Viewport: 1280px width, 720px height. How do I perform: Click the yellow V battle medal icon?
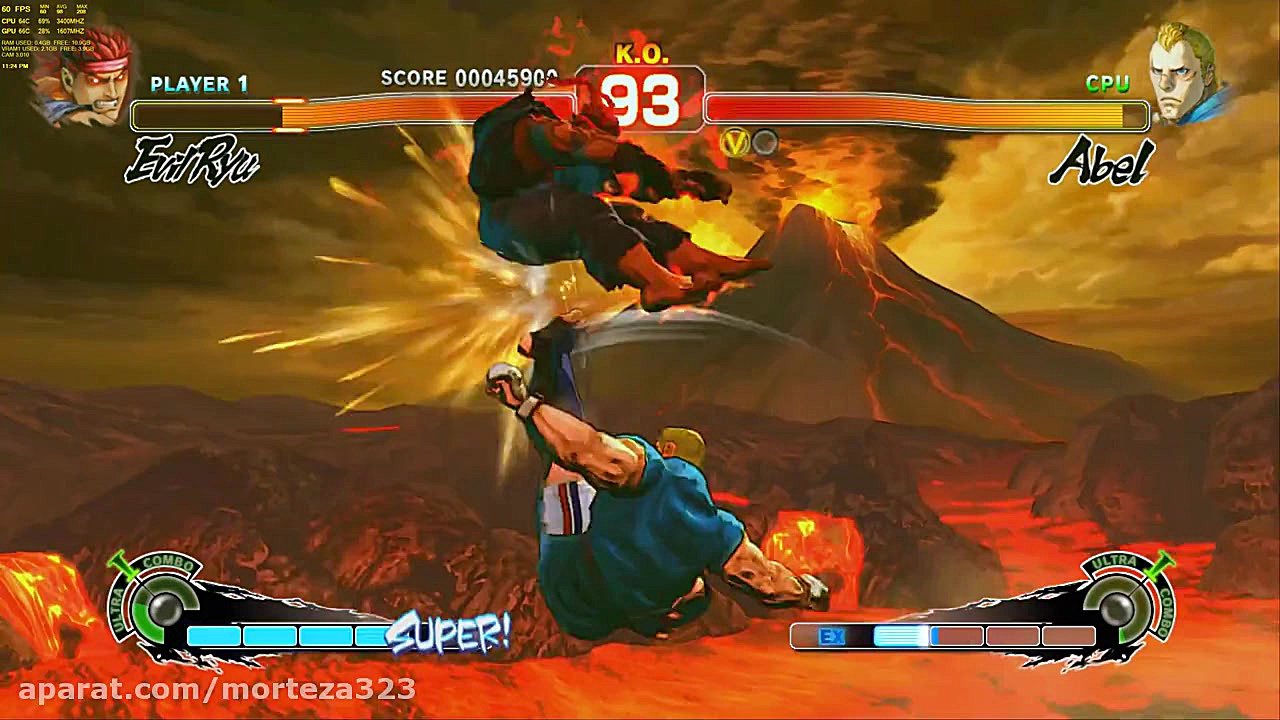point(736,142)
